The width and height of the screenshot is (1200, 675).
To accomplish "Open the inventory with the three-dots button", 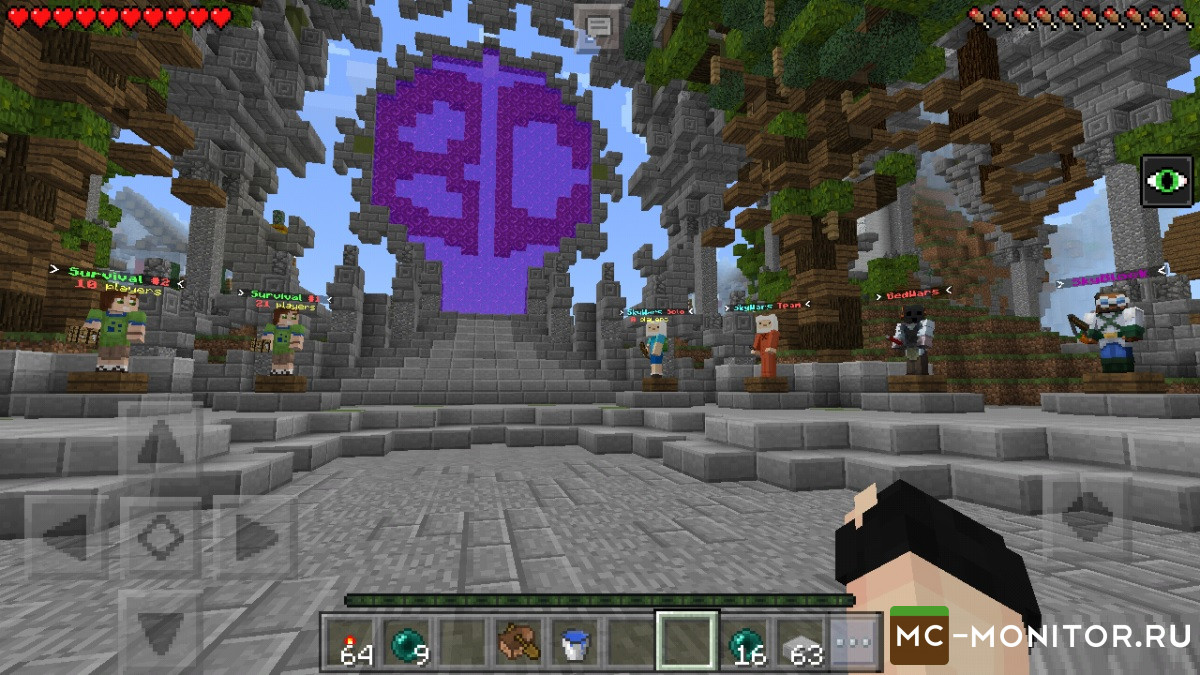I will pyautogui.click(x=853, y=640).
